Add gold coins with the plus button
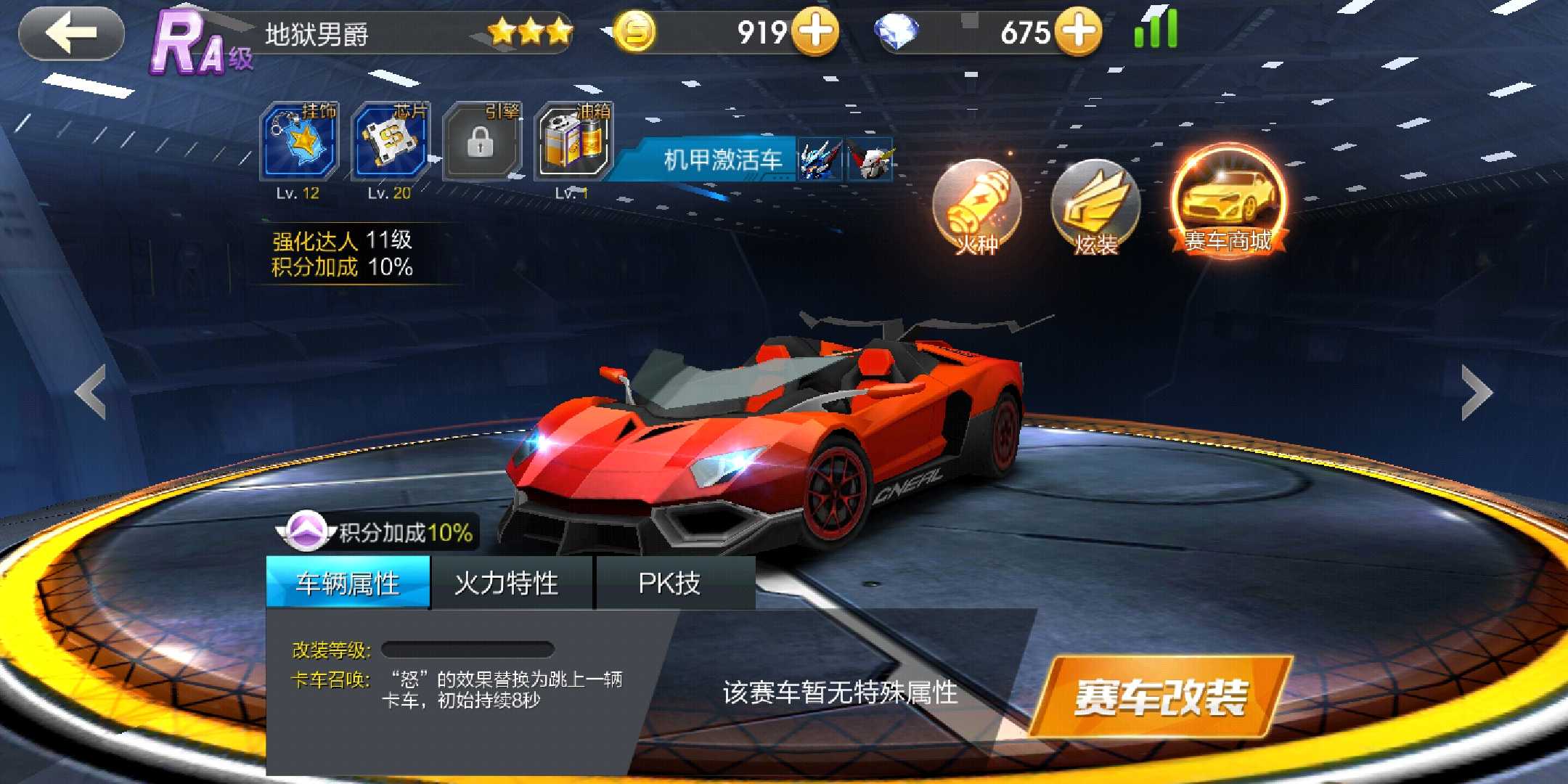 [x=814, y=32]
